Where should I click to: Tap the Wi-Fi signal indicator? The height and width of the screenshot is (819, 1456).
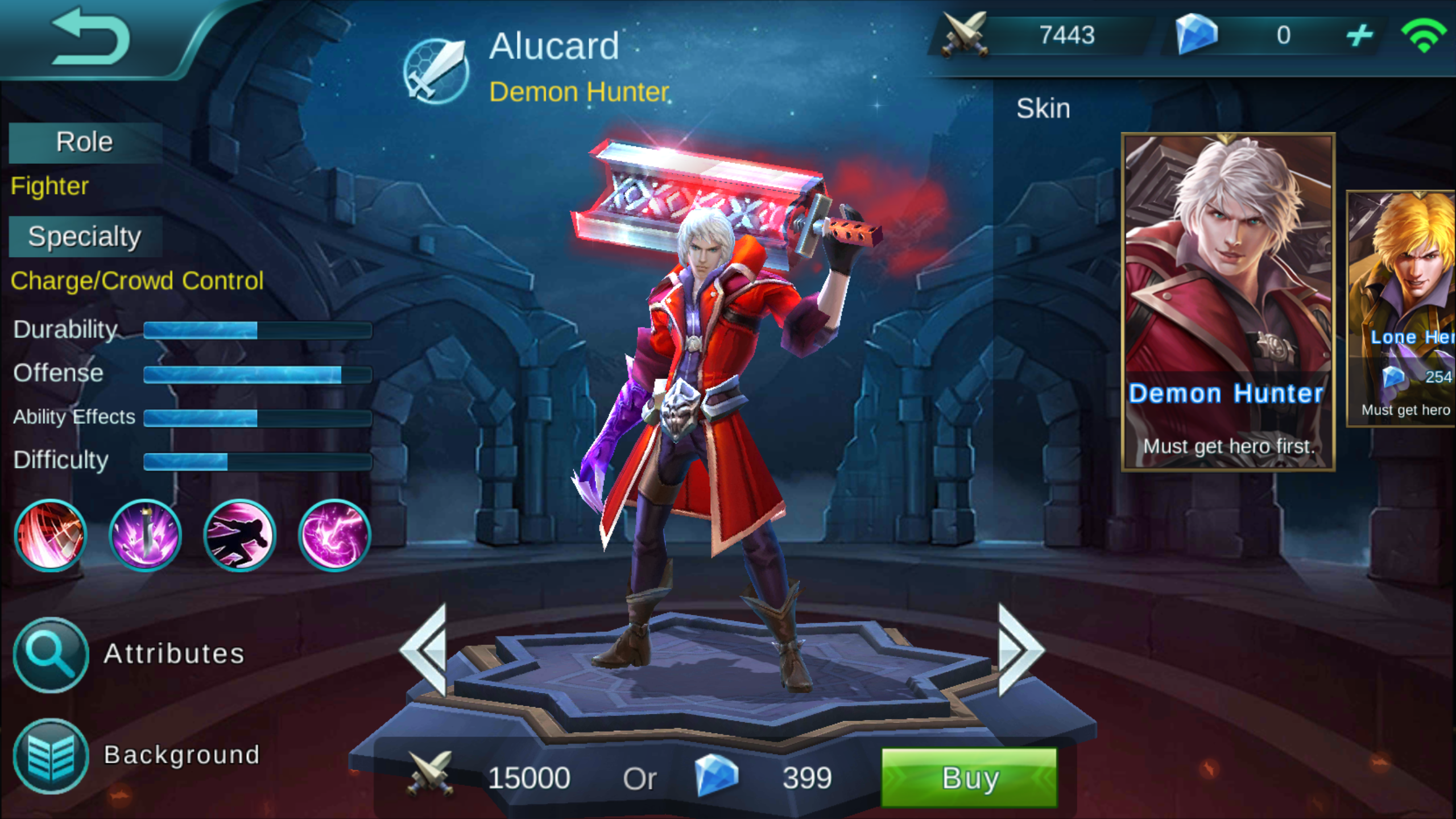click(x=1425, y=34)
